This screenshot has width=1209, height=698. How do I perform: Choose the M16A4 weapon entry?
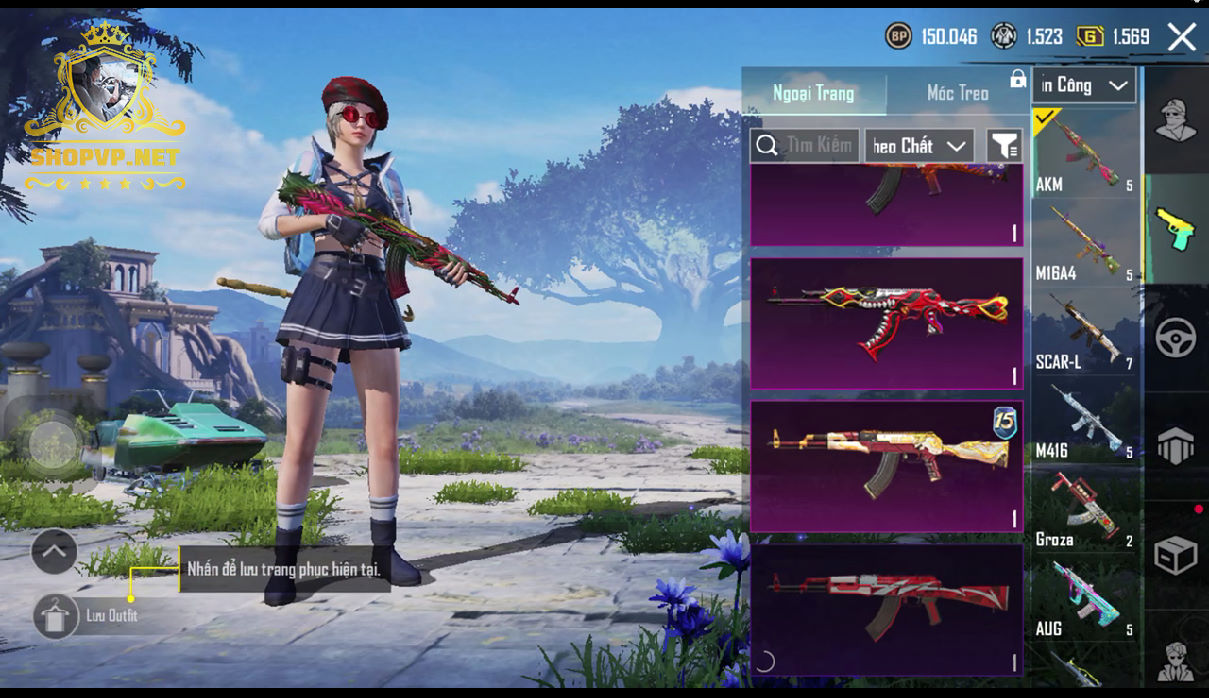[1084, 242]
